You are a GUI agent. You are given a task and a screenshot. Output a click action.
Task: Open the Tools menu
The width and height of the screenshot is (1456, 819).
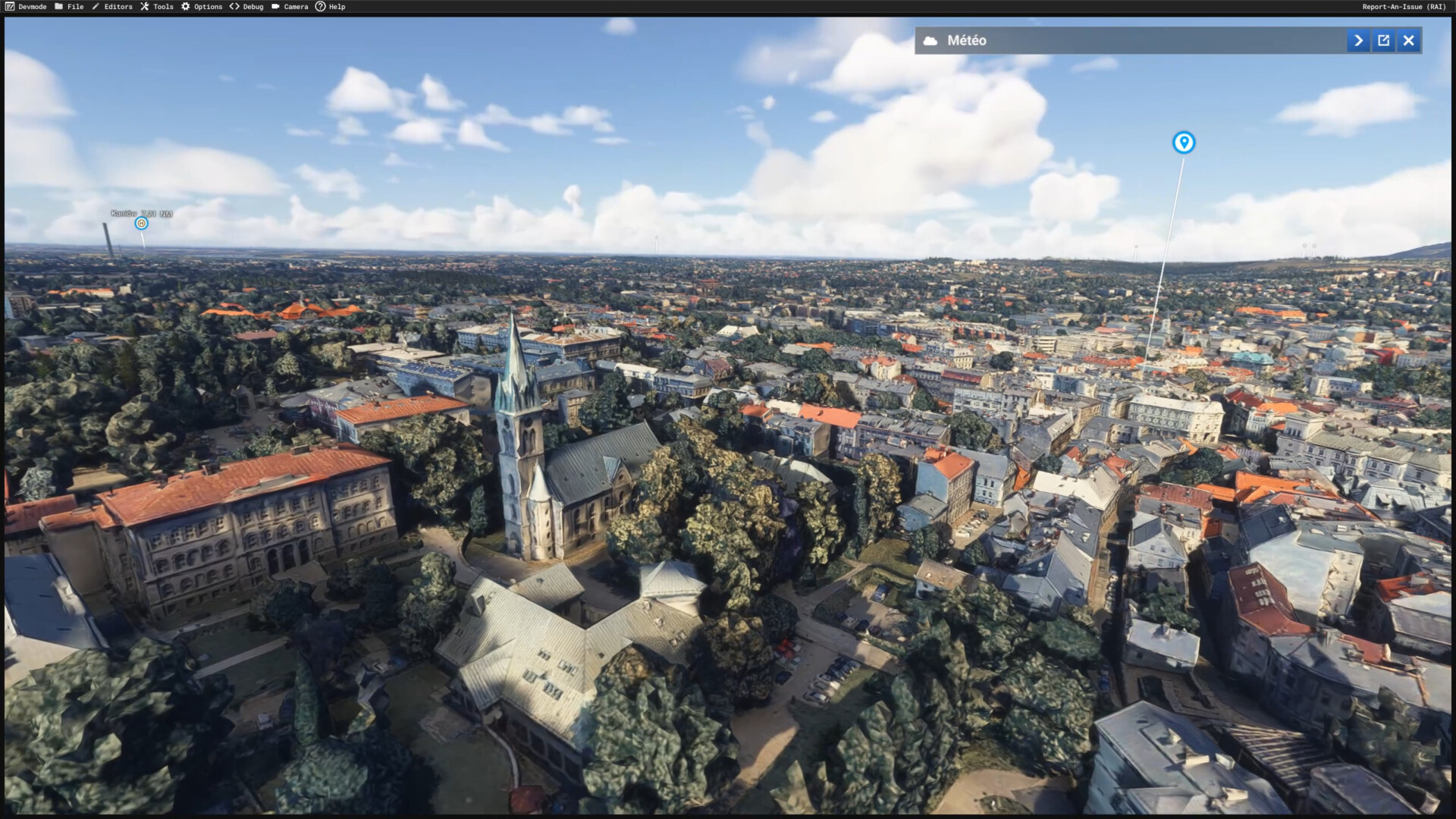coord(157,7)
